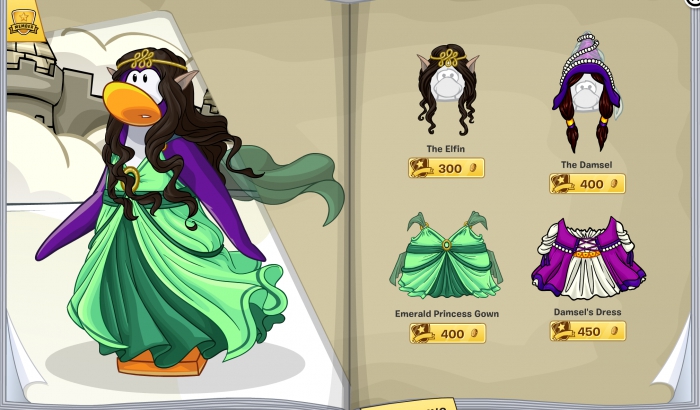700x410 pixels.
Task: Click the gold member badge in the corner
Action: (23, 22)
